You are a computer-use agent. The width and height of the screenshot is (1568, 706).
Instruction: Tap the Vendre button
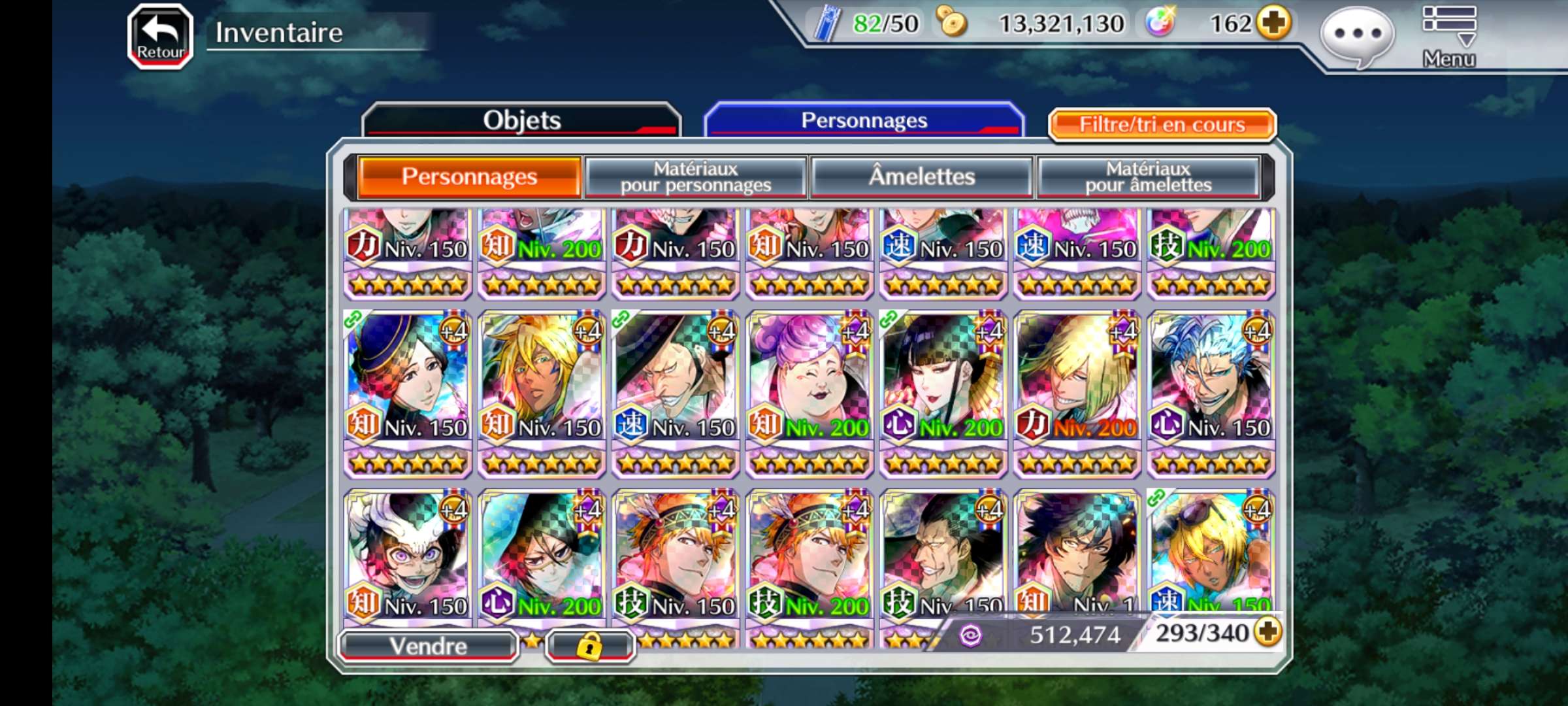pyautogui.click(x=429, y=646)
